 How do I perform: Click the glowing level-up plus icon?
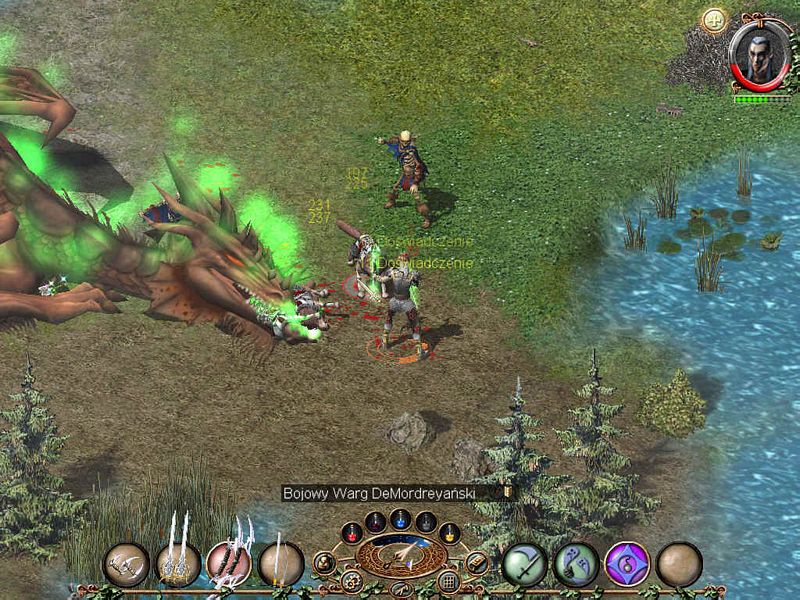tap(715, 20)
